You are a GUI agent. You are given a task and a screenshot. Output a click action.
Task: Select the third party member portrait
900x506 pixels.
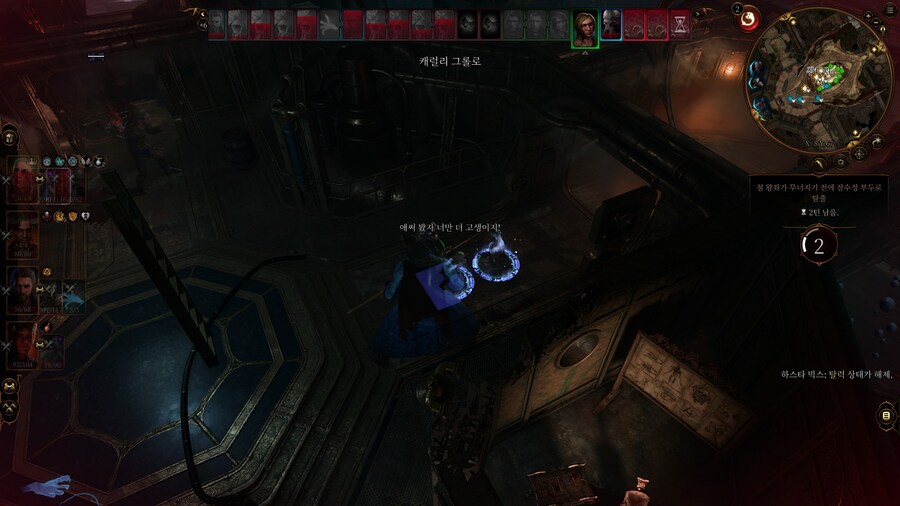pyautogui.click(x=24, y=290)
